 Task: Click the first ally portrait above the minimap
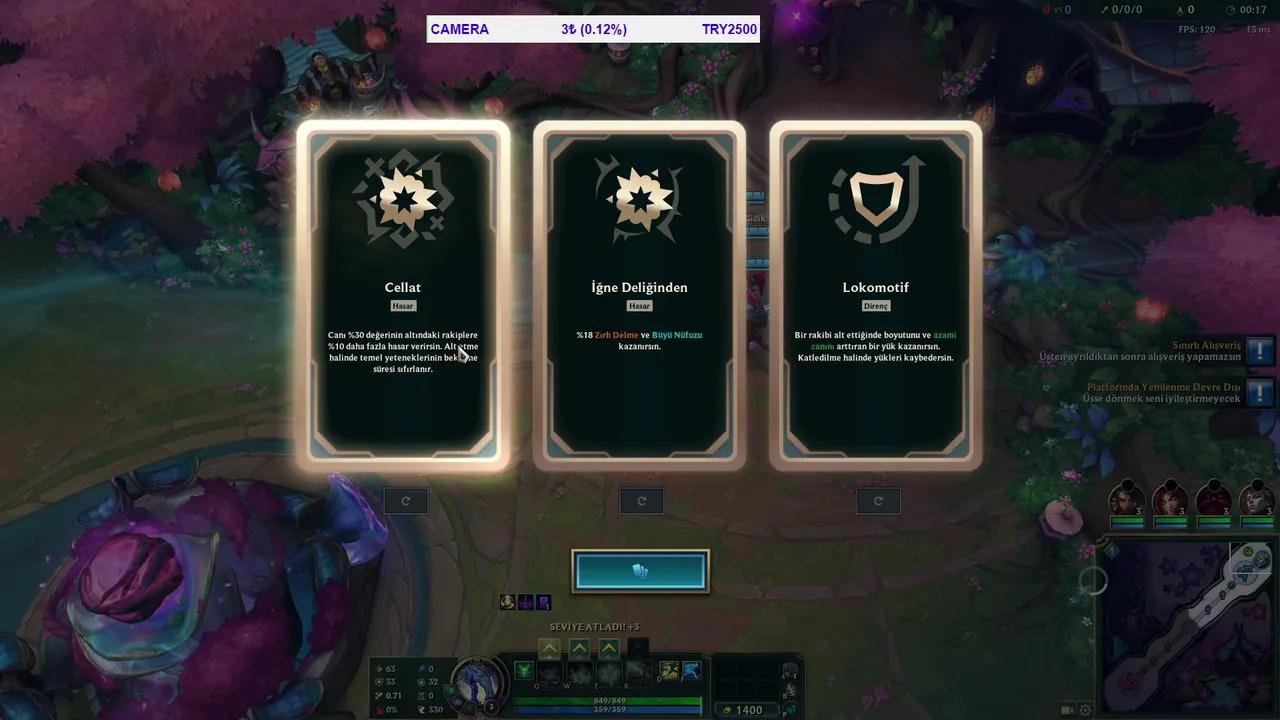(x=1127, y=503)
